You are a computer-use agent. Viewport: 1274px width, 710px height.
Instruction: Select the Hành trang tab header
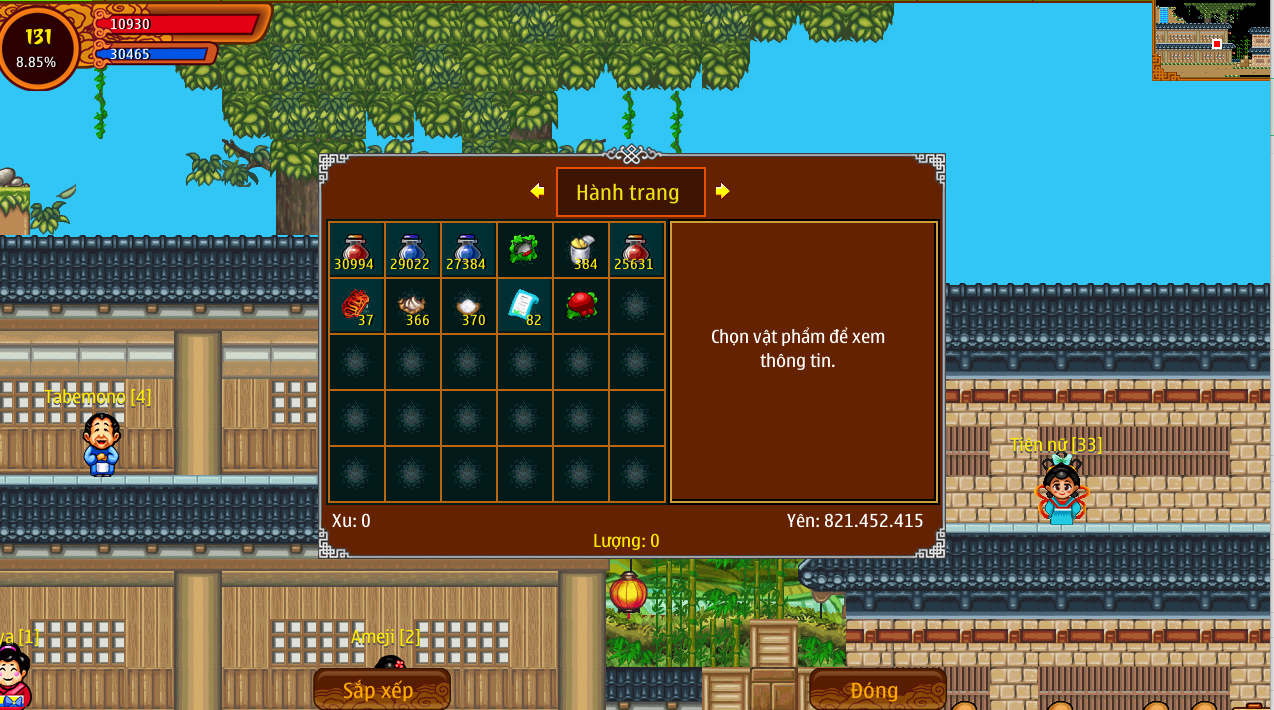tap(630, 192)
